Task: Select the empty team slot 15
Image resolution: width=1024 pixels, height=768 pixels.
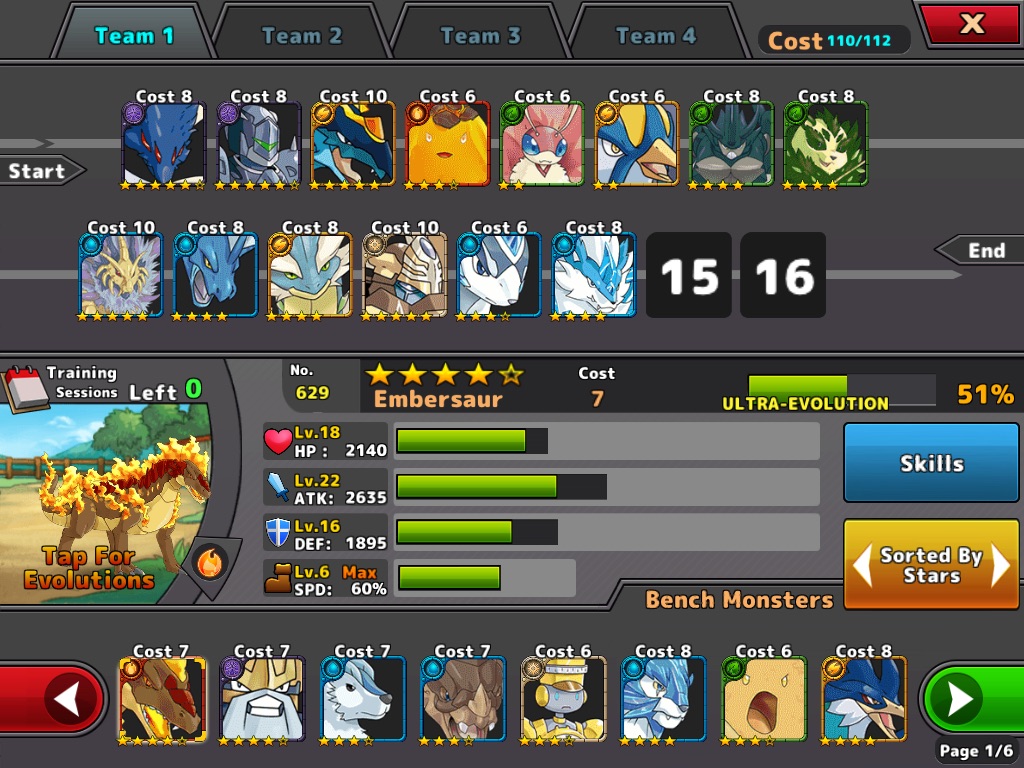Action: [689, 276]
